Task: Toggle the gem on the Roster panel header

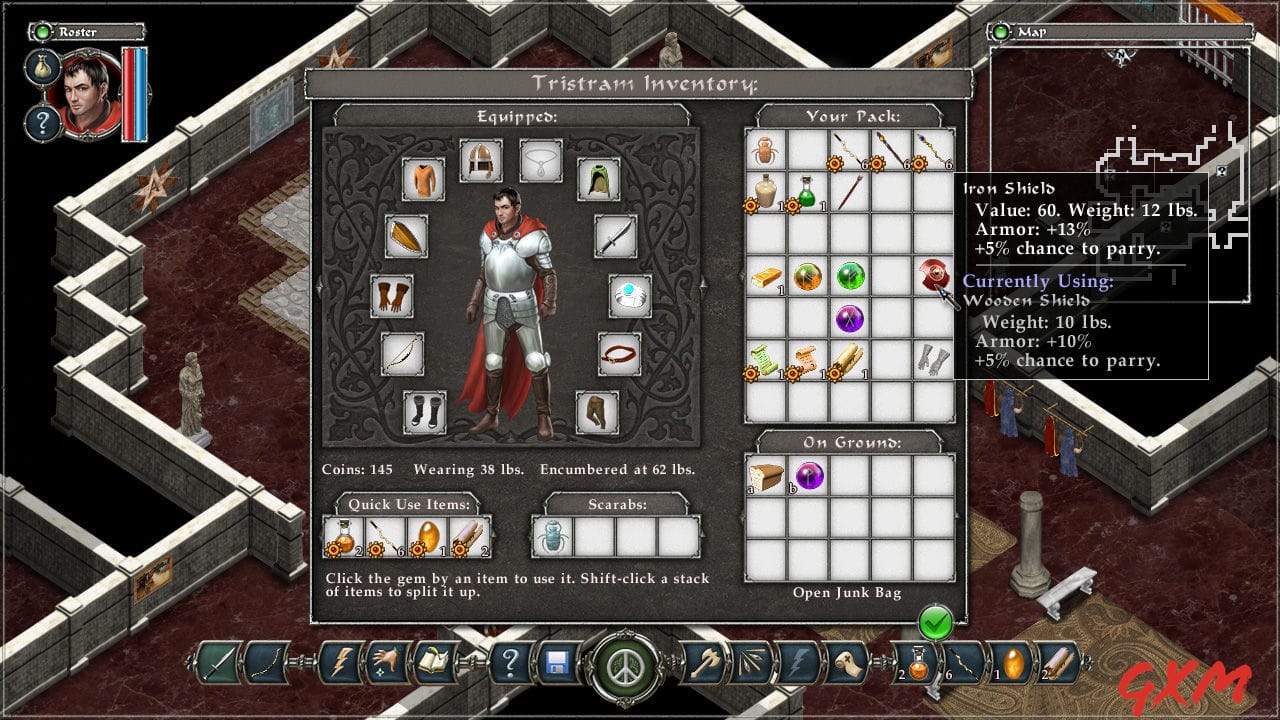Action: 40,31
